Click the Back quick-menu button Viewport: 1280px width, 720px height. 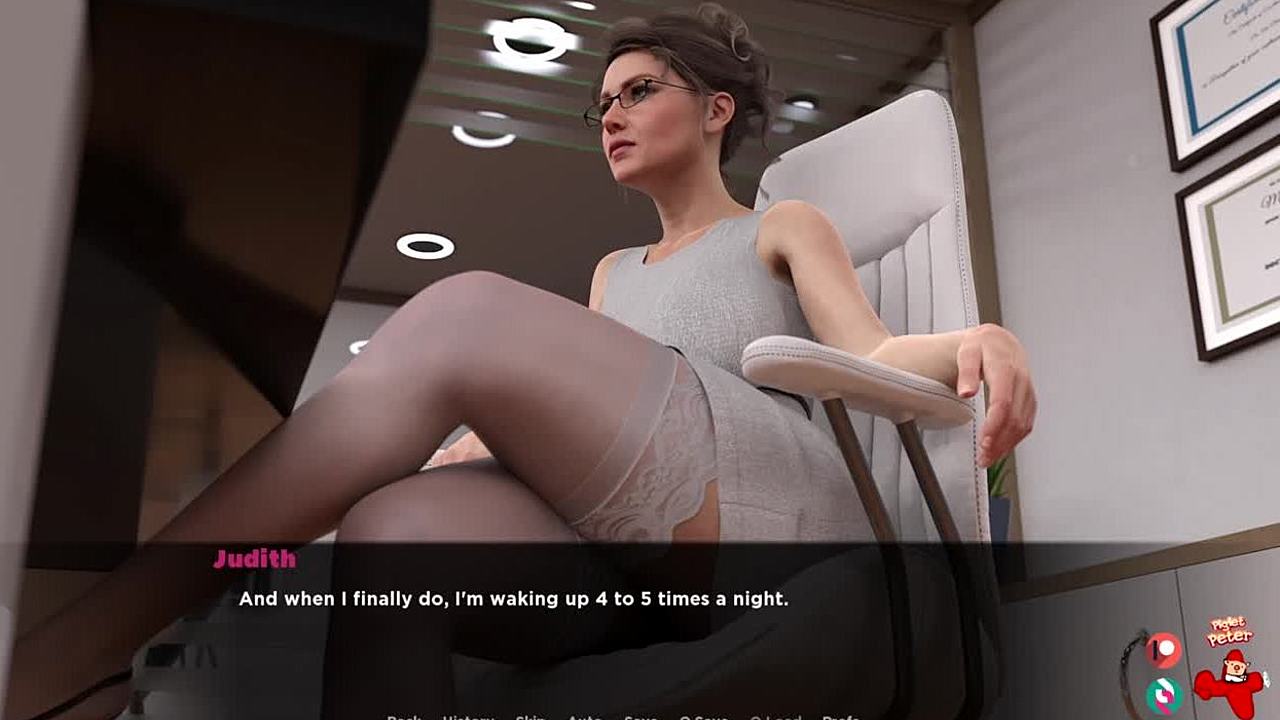tap(404, 716)
